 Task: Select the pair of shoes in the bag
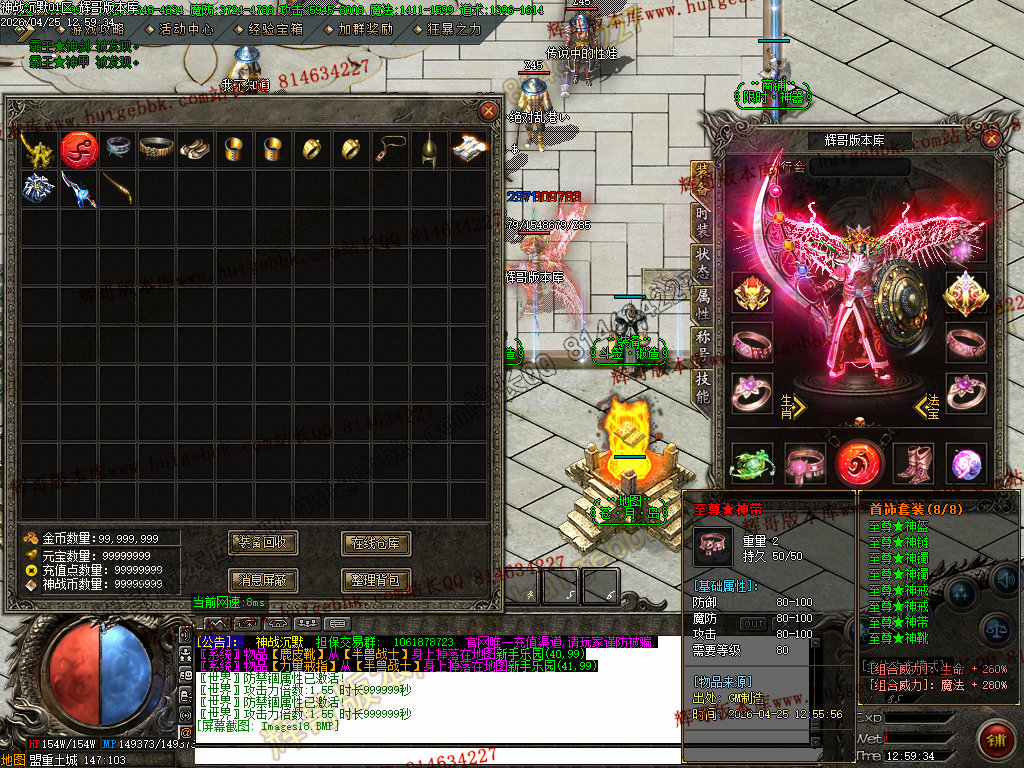pos(195,149)
